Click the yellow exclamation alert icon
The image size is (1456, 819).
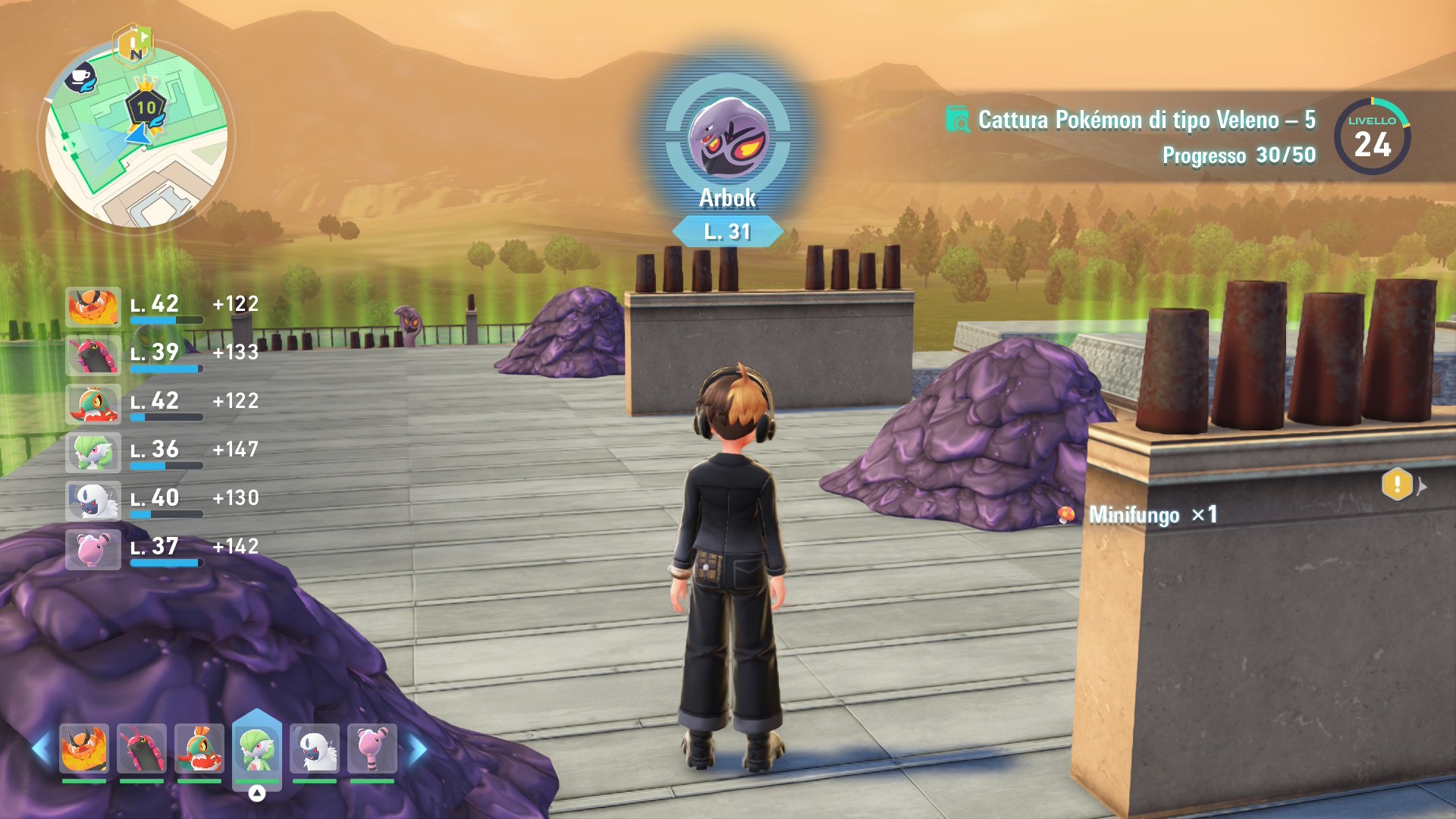[1397, 484]
